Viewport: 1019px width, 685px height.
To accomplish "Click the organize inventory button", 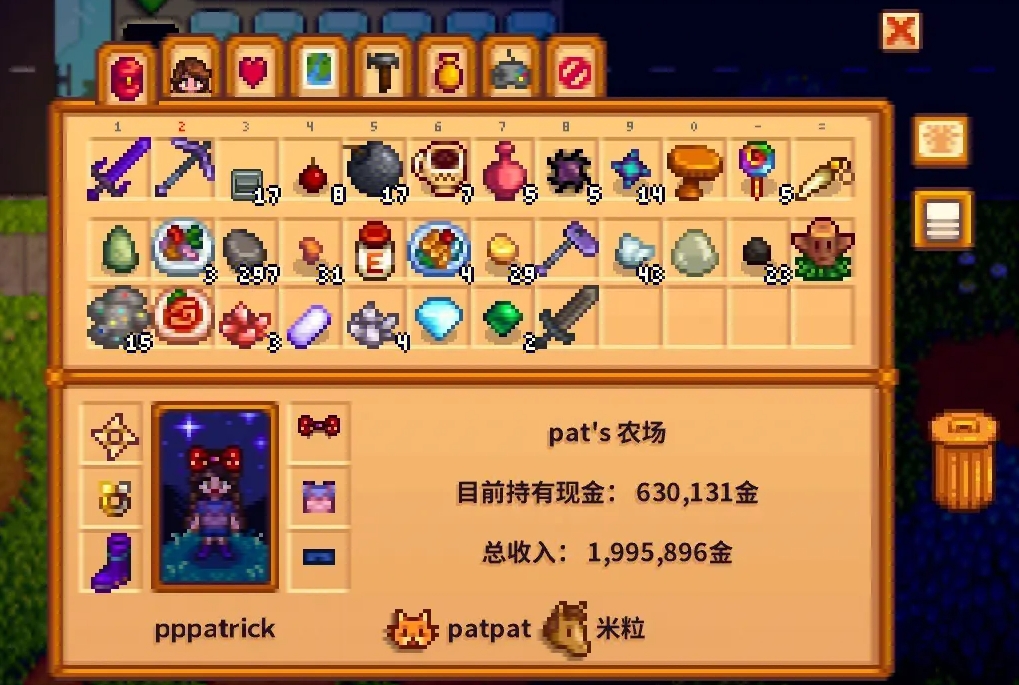I will (x=941, y=219).
